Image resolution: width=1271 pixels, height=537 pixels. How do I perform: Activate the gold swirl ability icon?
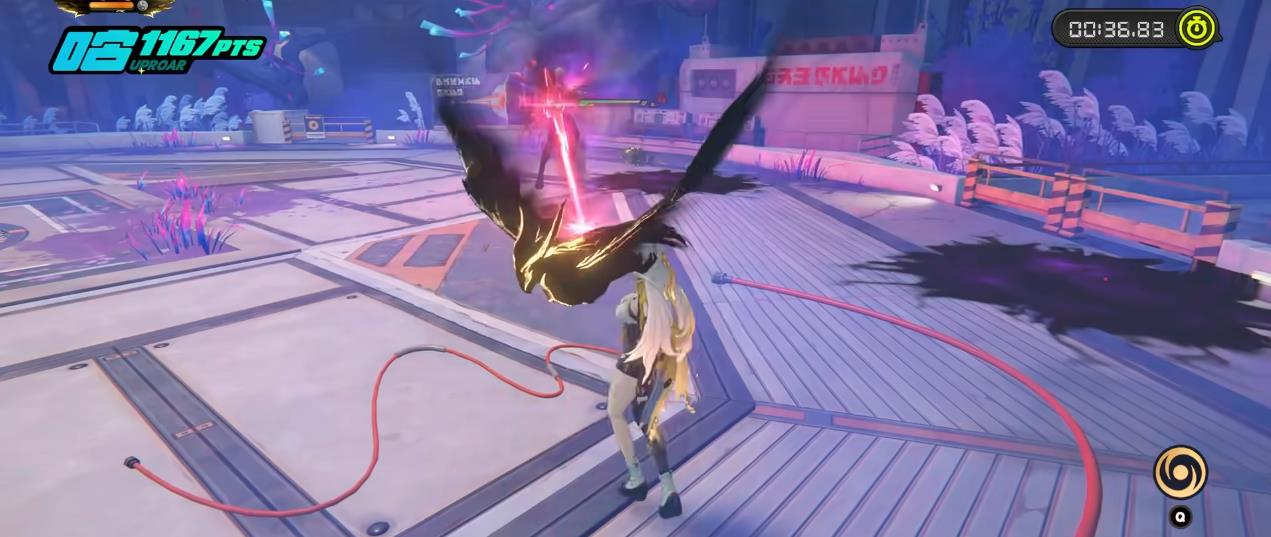click(1180, 472)
